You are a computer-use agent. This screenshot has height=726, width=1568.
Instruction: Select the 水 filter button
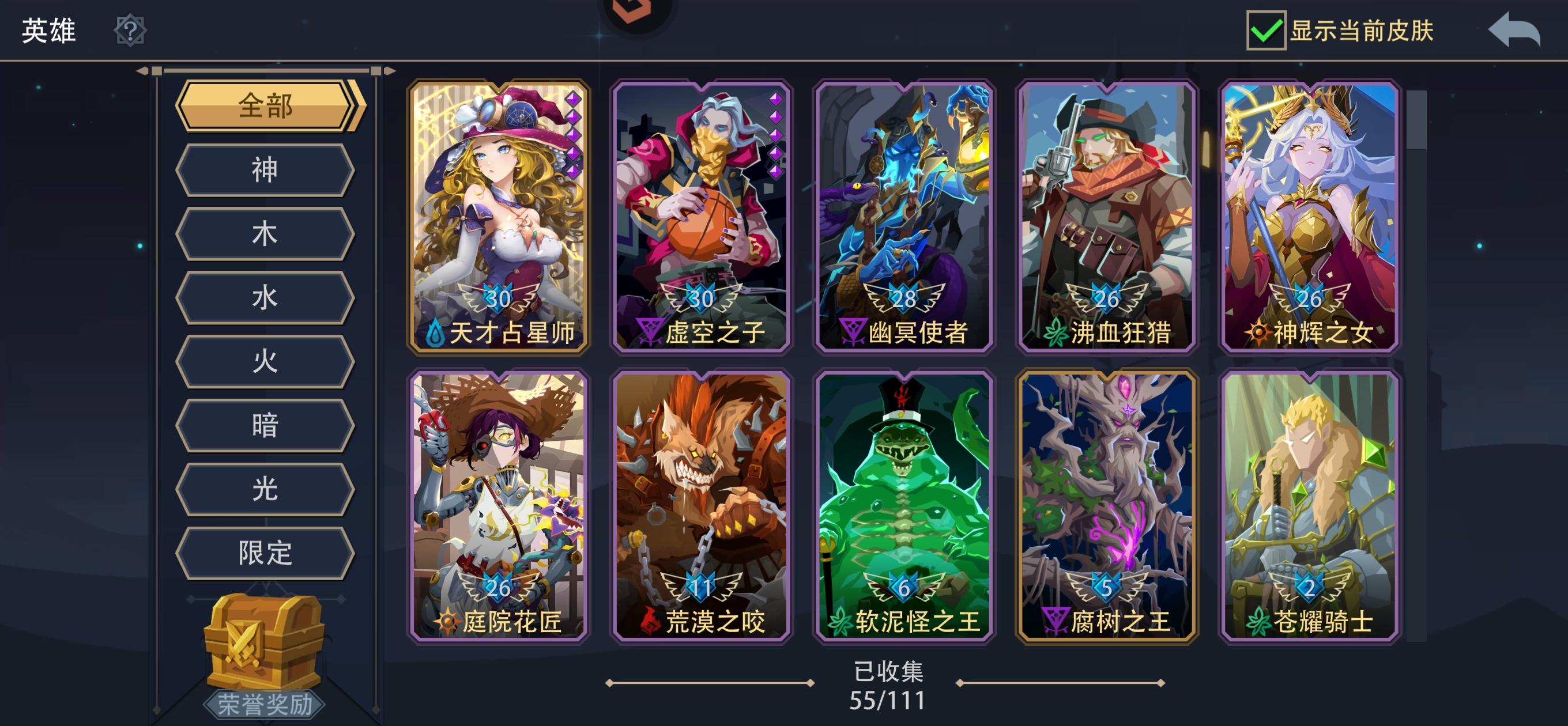(265, 298)
